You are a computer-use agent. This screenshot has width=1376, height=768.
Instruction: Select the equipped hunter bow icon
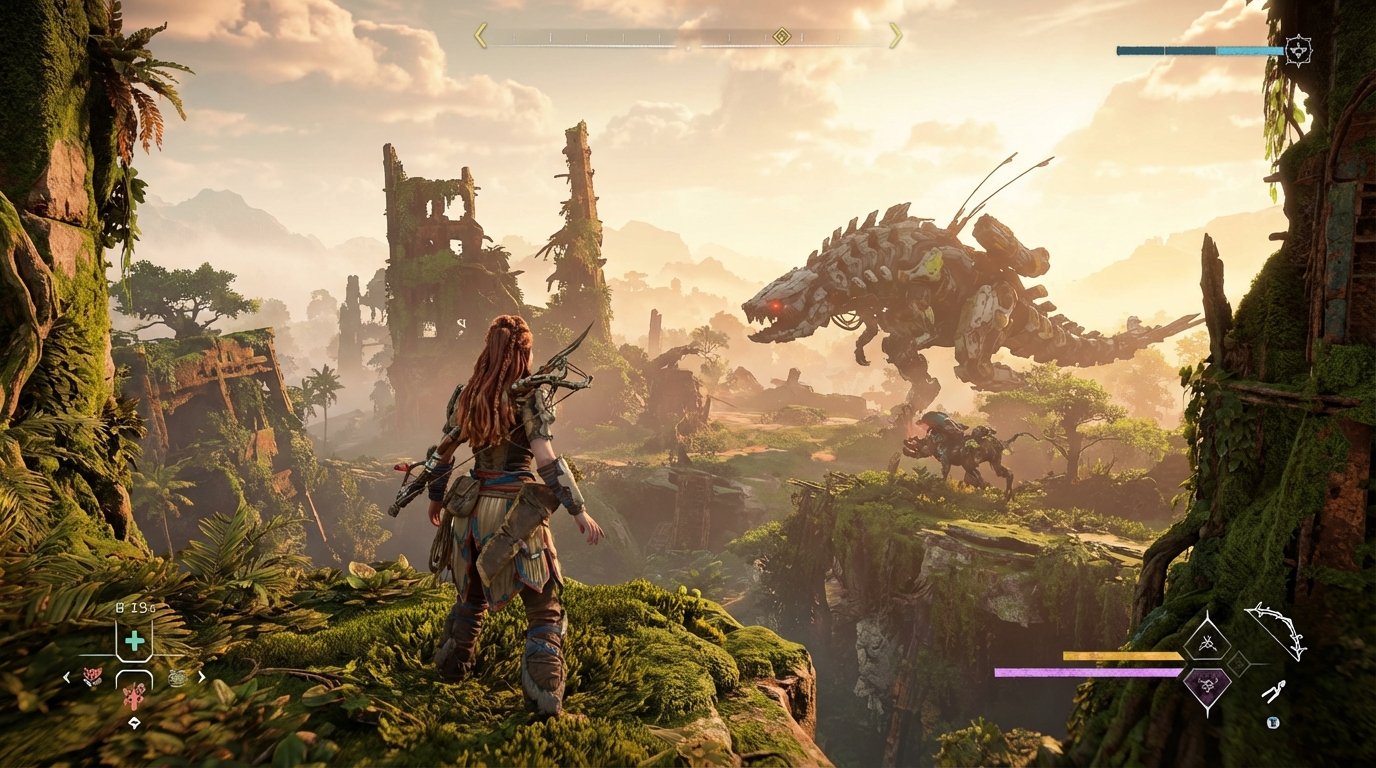coord(1276,629)
